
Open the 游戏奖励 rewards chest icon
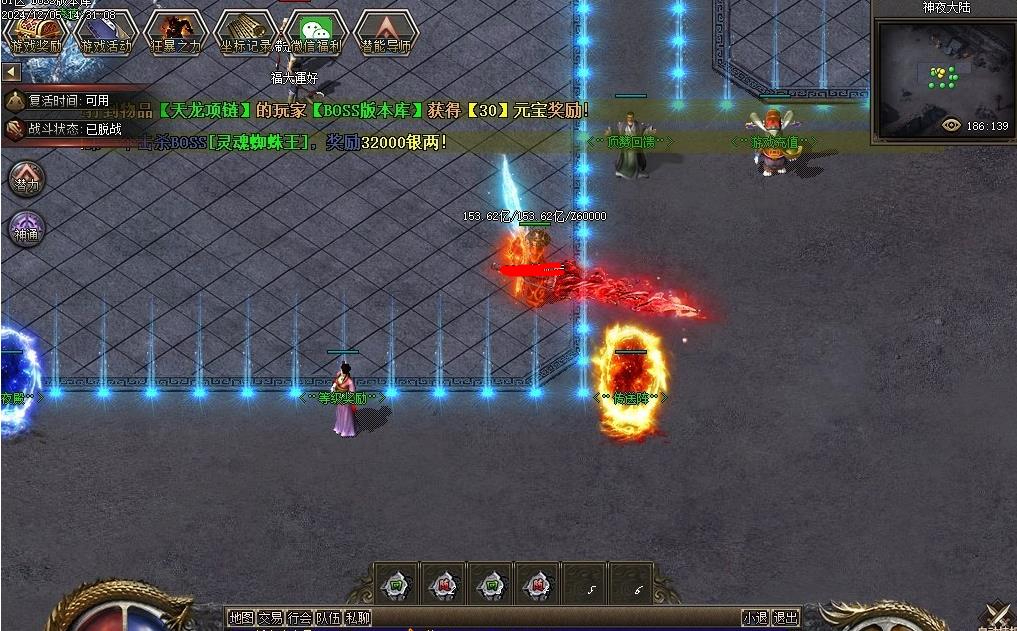(35, 32)
